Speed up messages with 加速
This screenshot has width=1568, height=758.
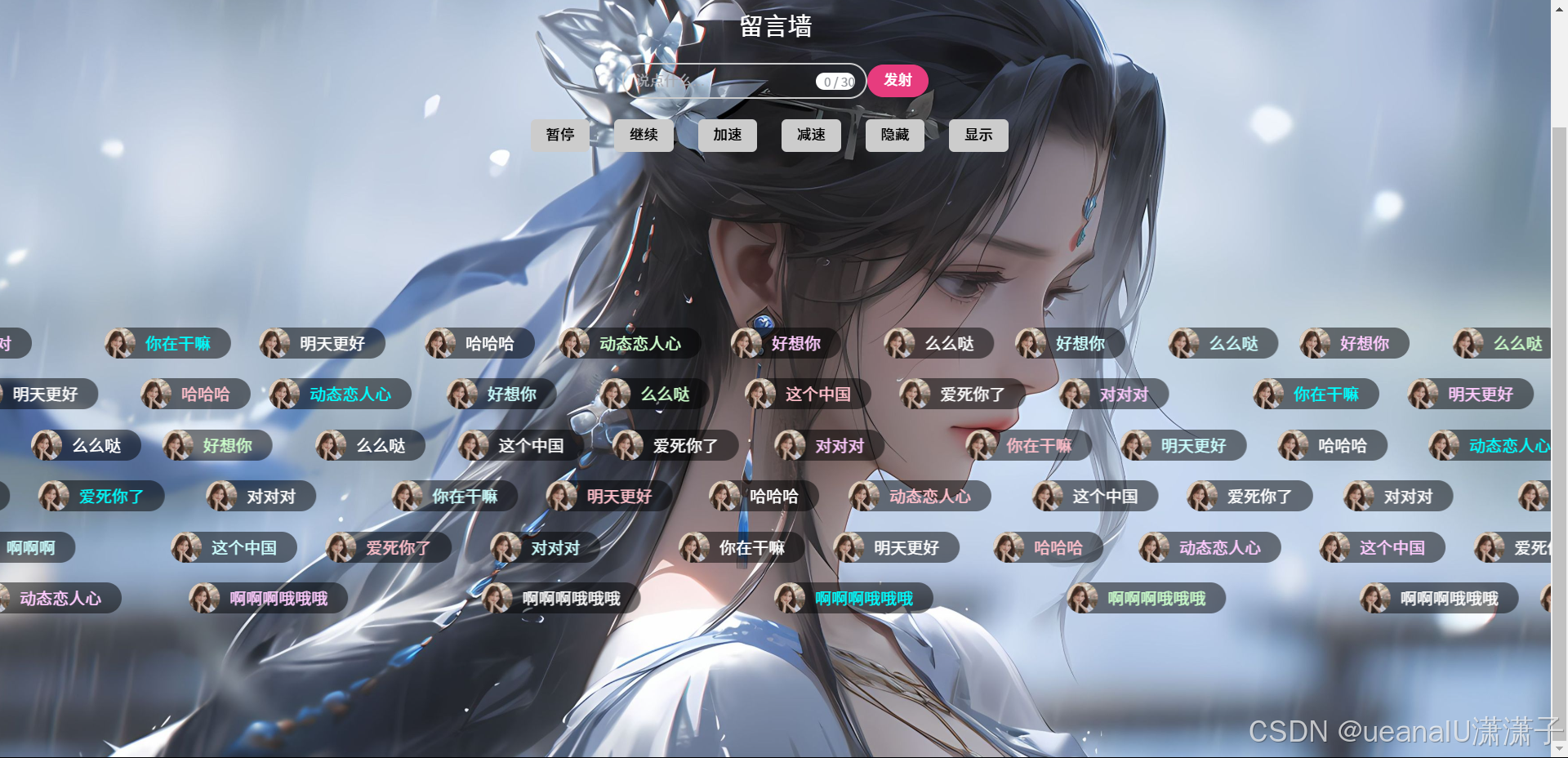coord(727,135)
